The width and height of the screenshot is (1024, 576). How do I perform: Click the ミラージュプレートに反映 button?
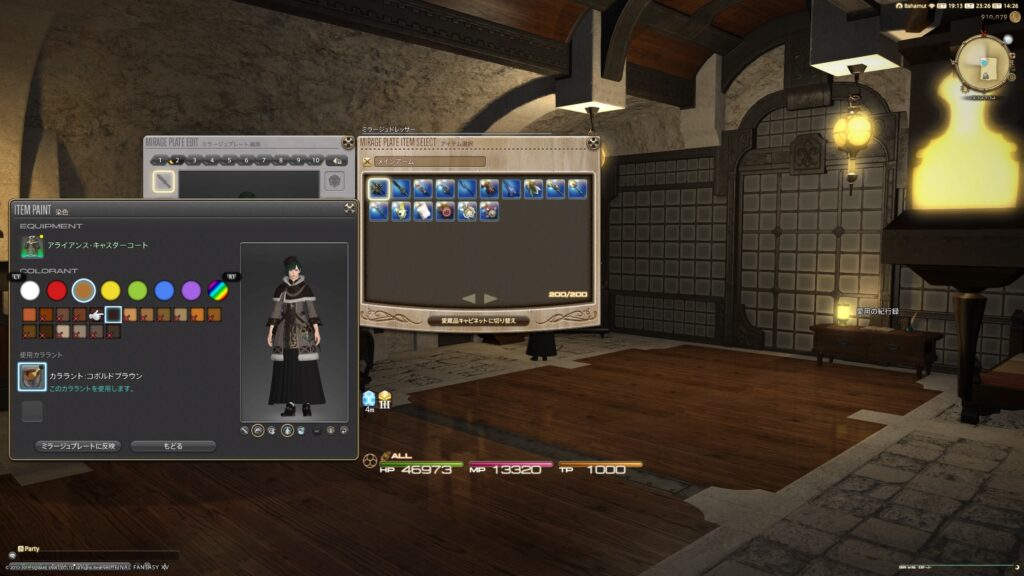[78, 446]
